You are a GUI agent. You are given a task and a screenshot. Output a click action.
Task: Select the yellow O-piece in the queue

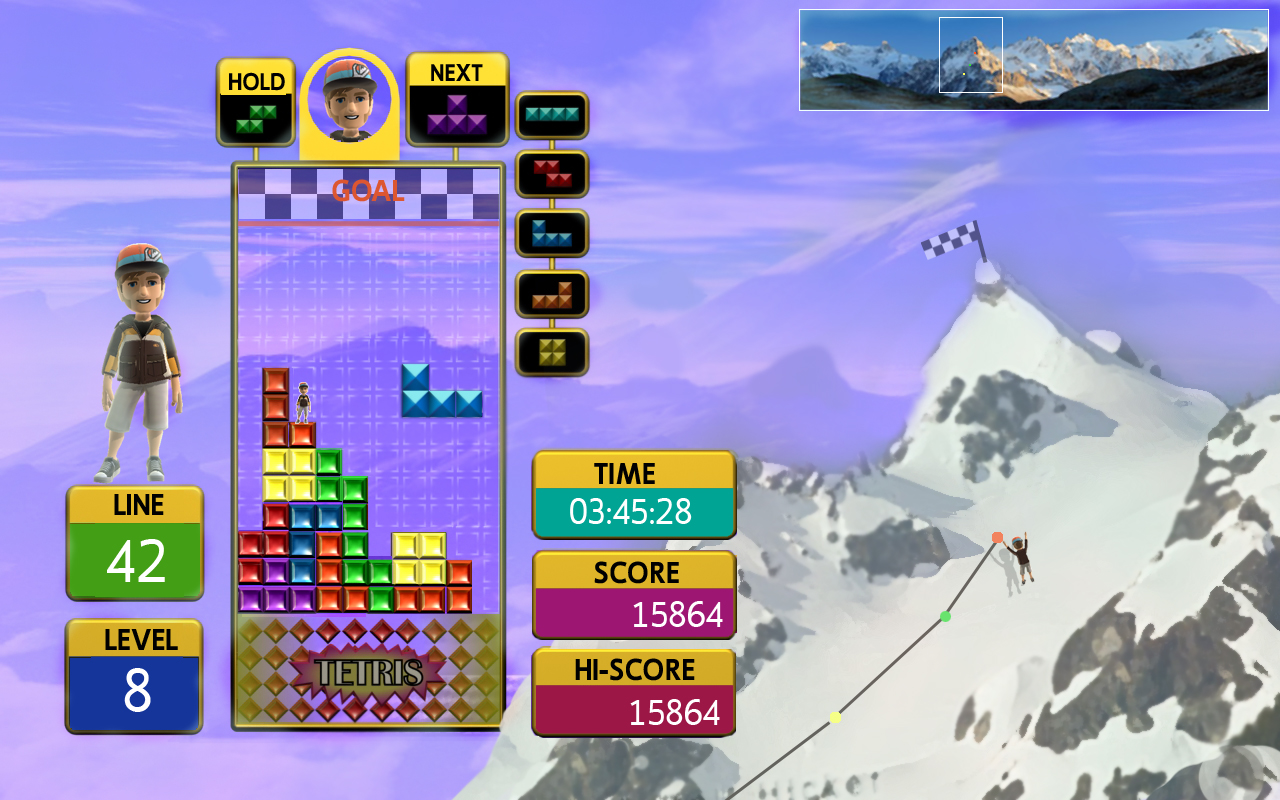[x=552, y=352]
